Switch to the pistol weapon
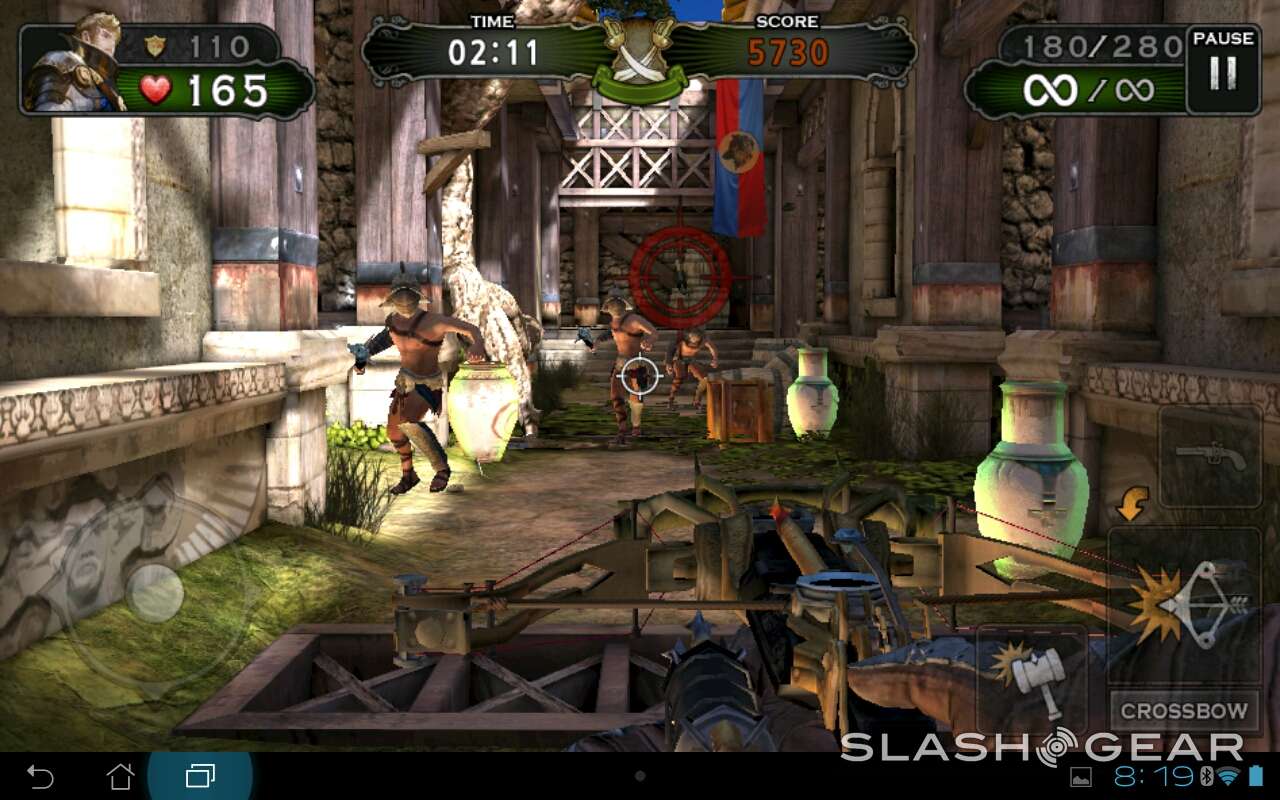1280x800 pixels. pos(1209,457)
